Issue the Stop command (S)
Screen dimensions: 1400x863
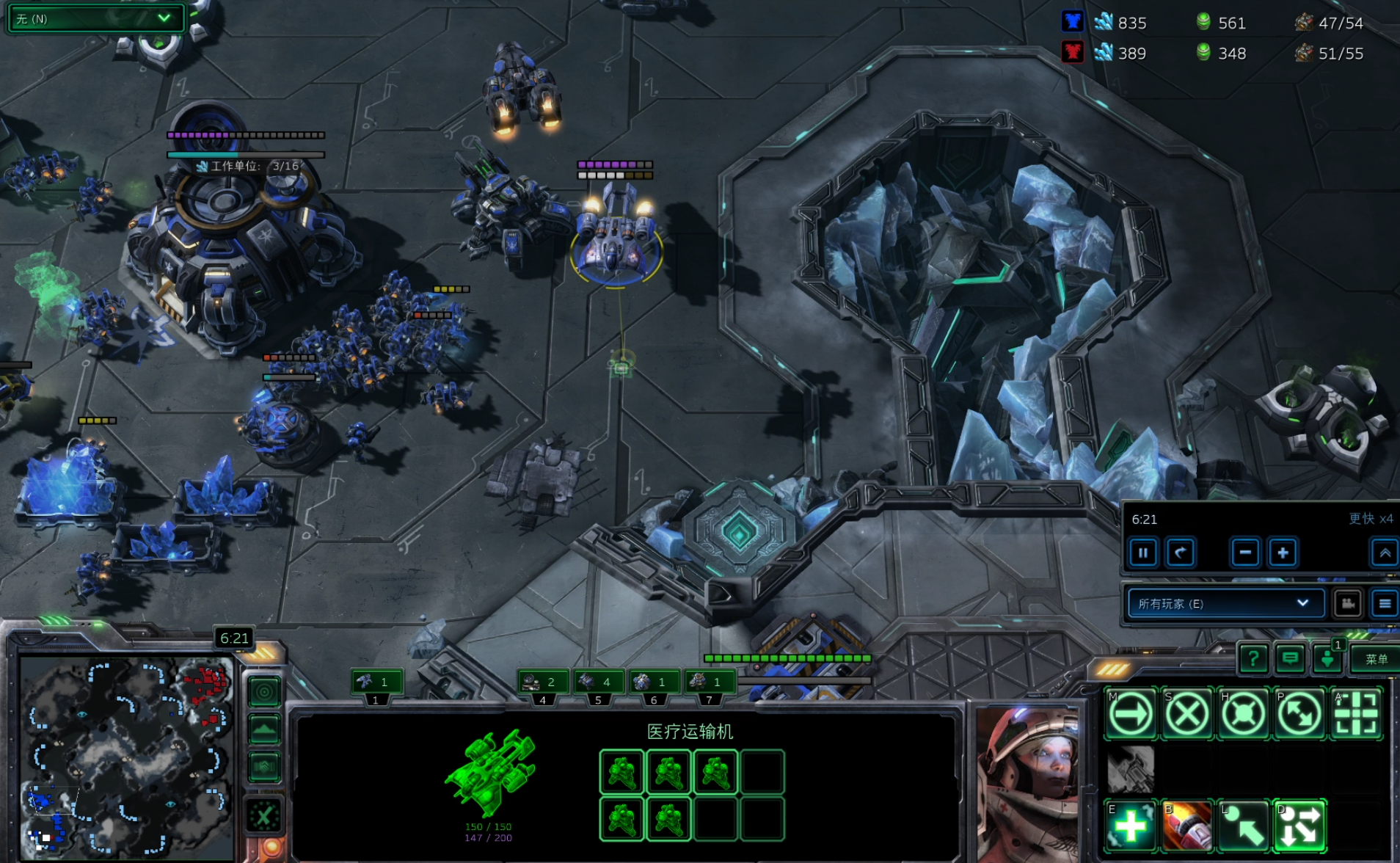(1187, 713)
